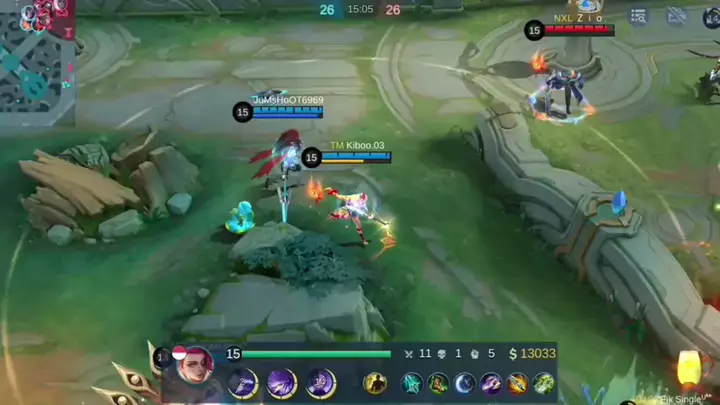The height and width of the screenshot is (405, 720).
Task: Select the last green item slot
Action: point(543,383)
